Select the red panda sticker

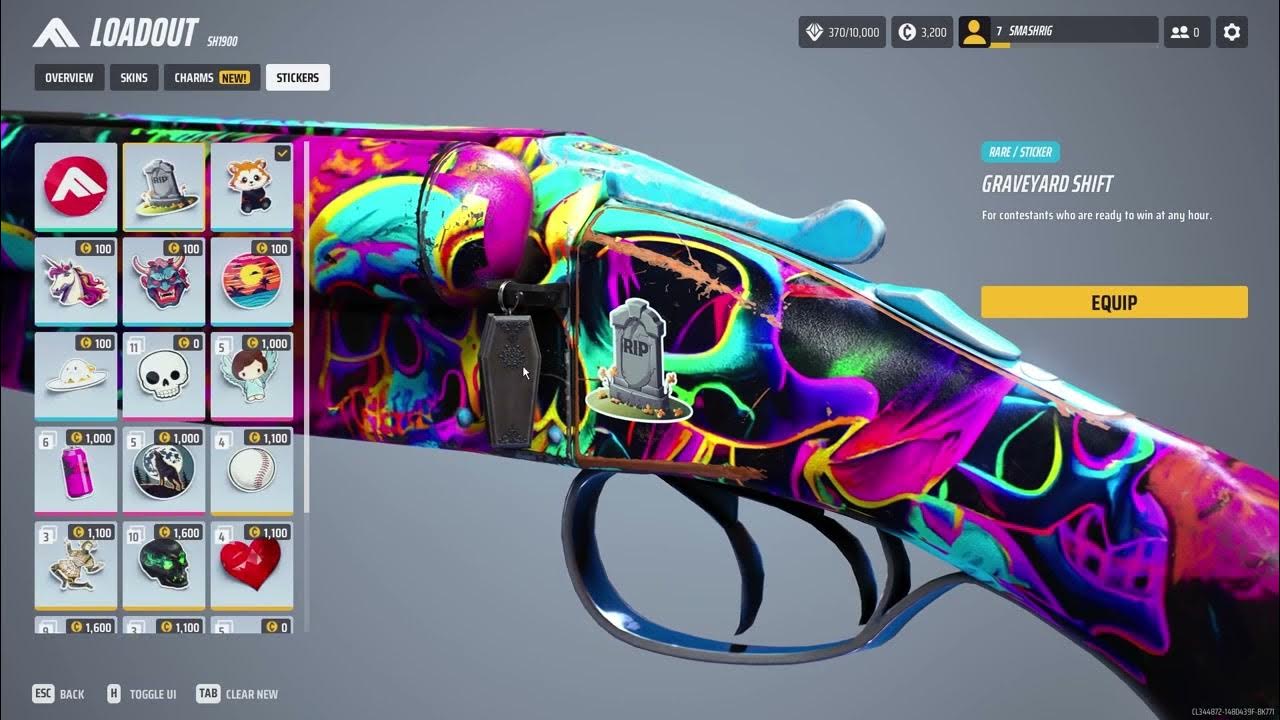[252, 188]
